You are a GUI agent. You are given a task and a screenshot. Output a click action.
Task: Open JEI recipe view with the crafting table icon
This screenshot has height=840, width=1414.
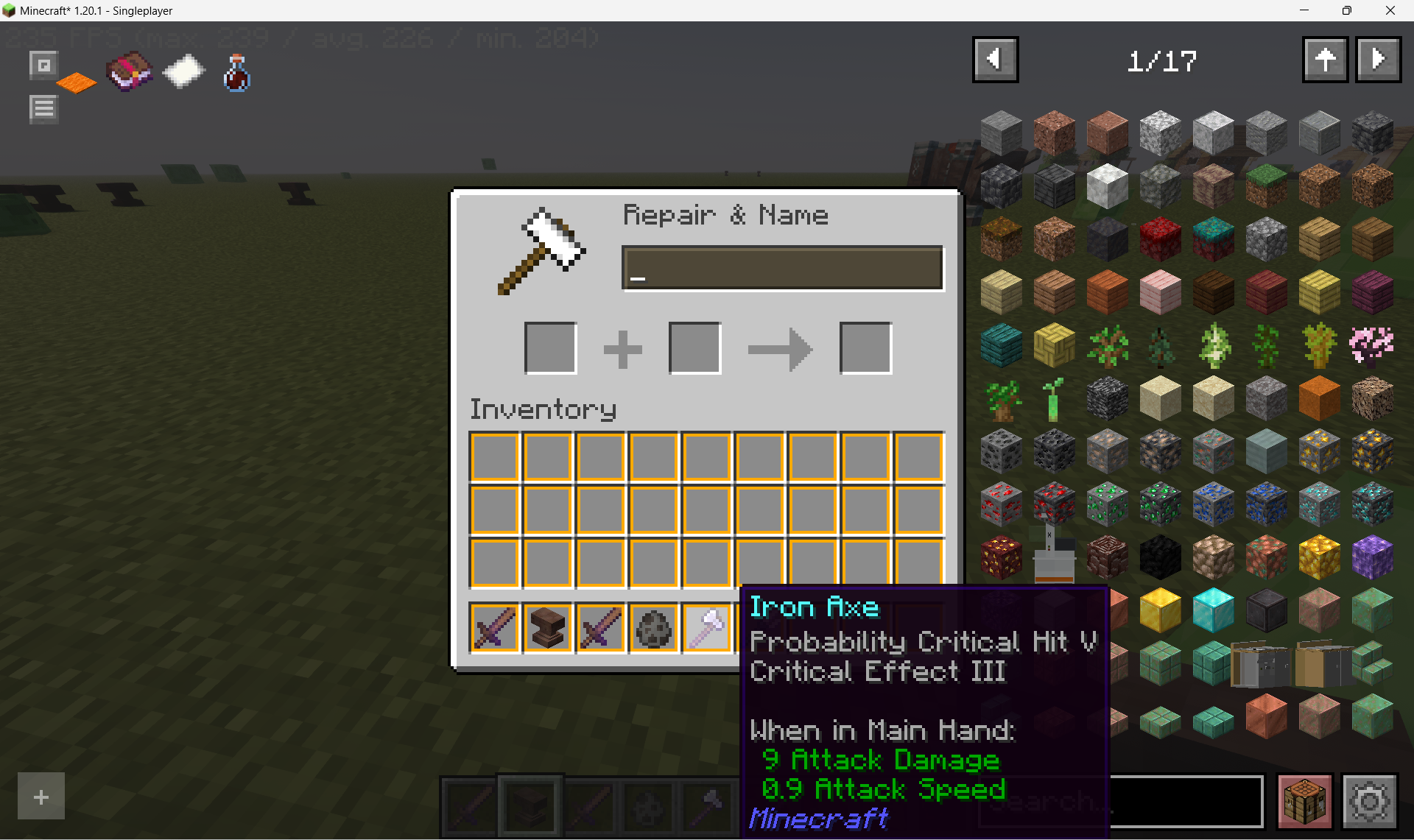1305,801
